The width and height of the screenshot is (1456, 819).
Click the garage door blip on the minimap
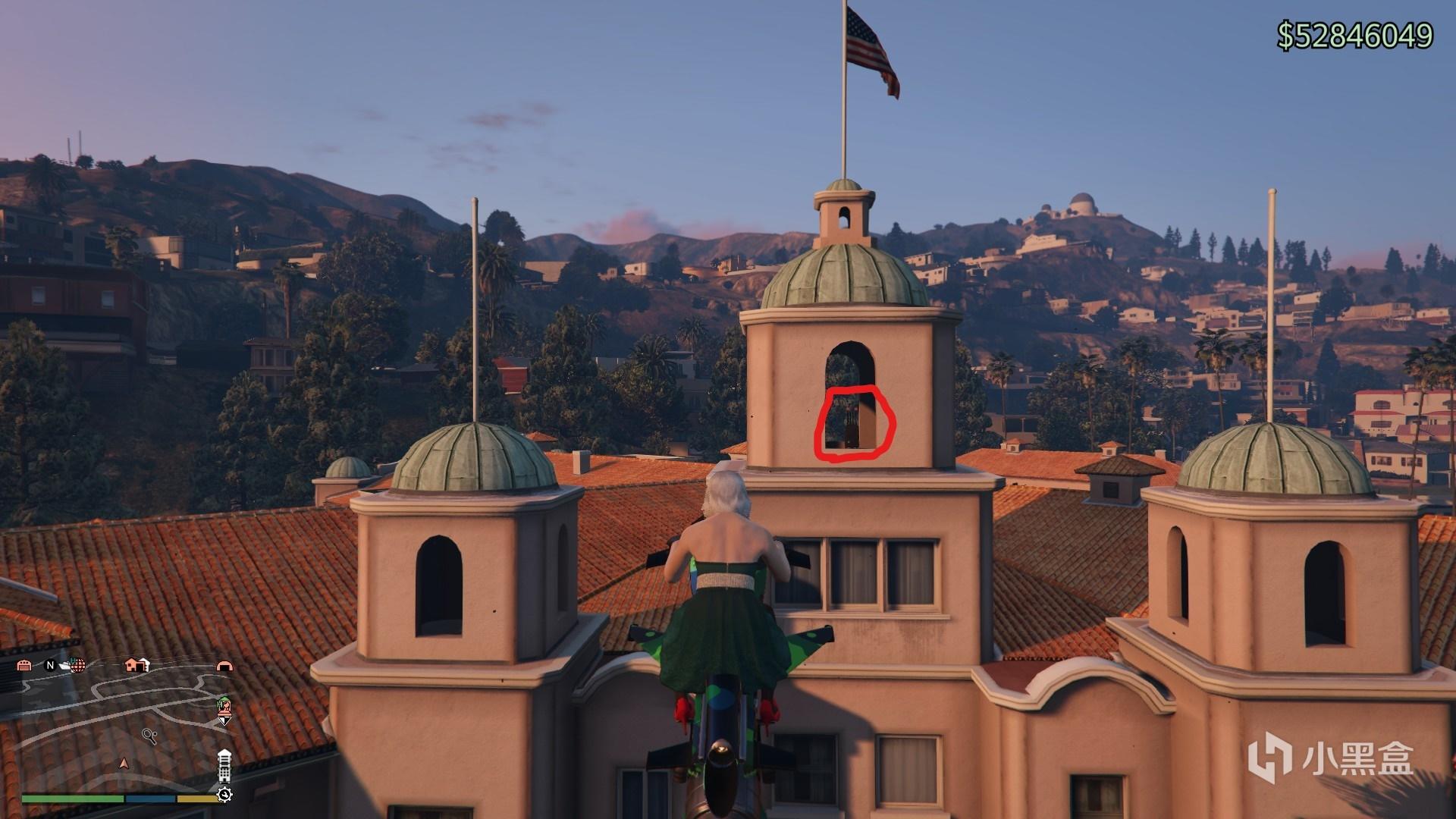pos(24,666)
